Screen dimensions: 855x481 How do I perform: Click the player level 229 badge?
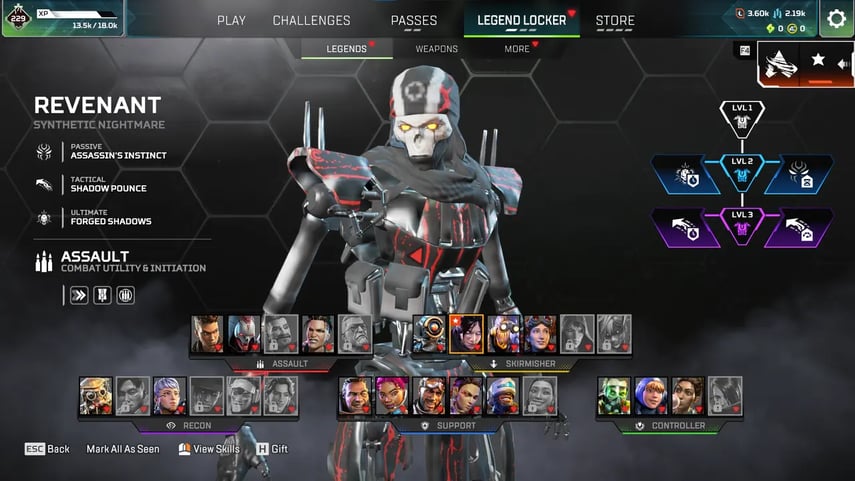point(17,17)
